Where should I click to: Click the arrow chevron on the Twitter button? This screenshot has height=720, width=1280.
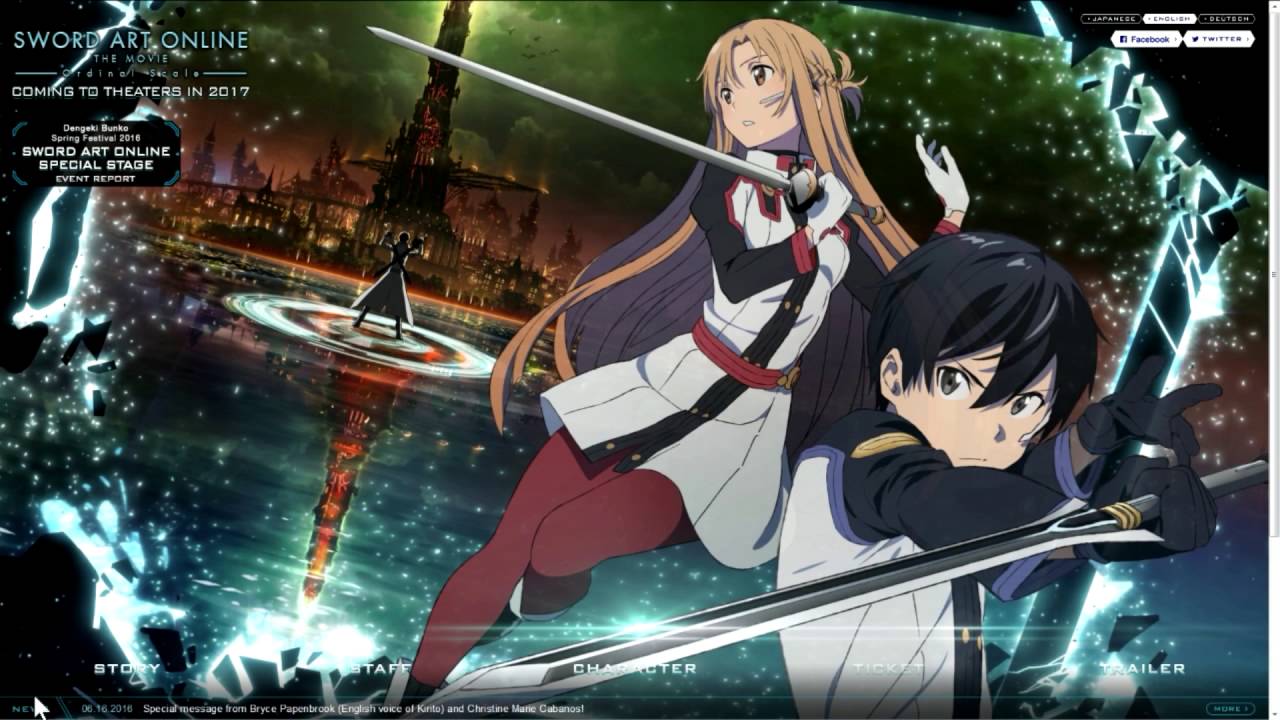click(1248, 39)
